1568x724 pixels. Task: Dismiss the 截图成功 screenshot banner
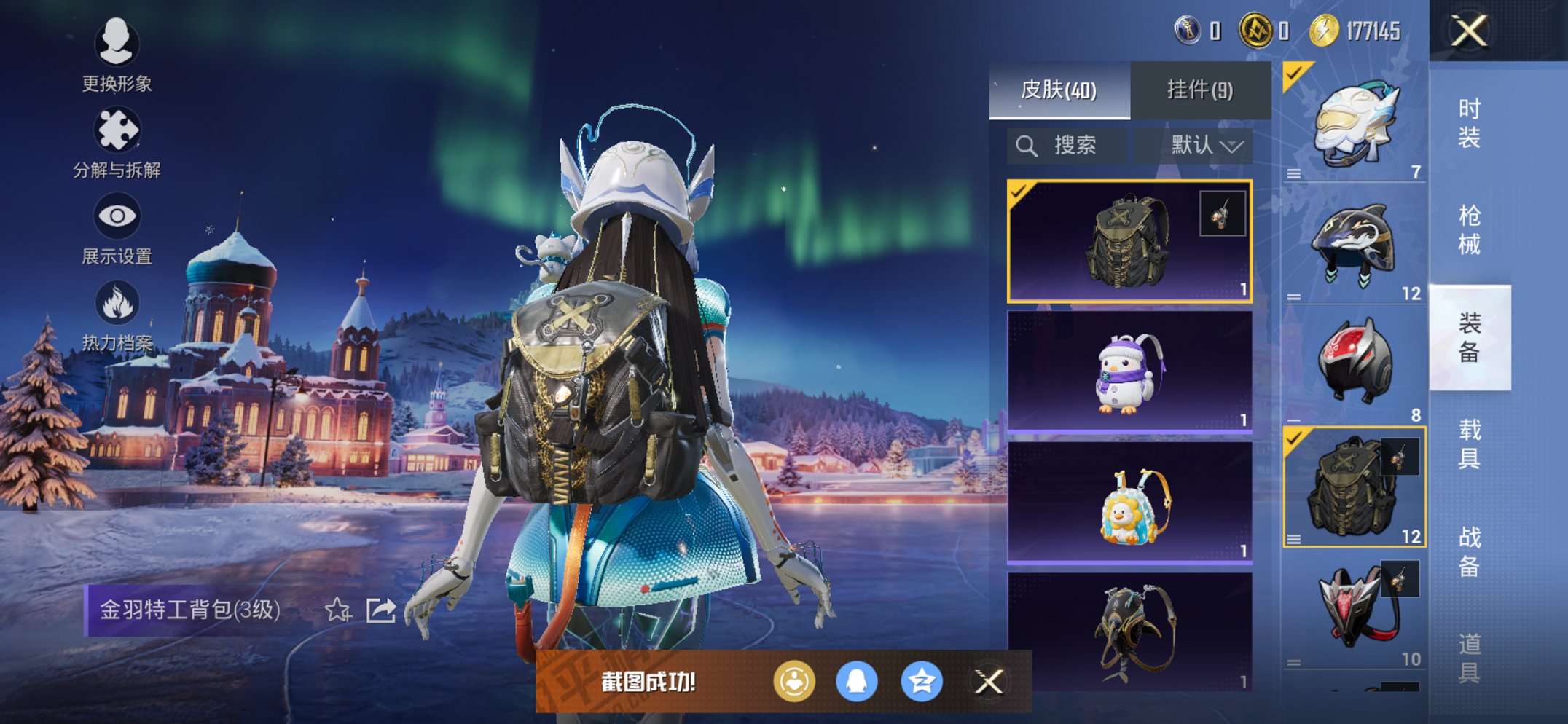[989, 682]
